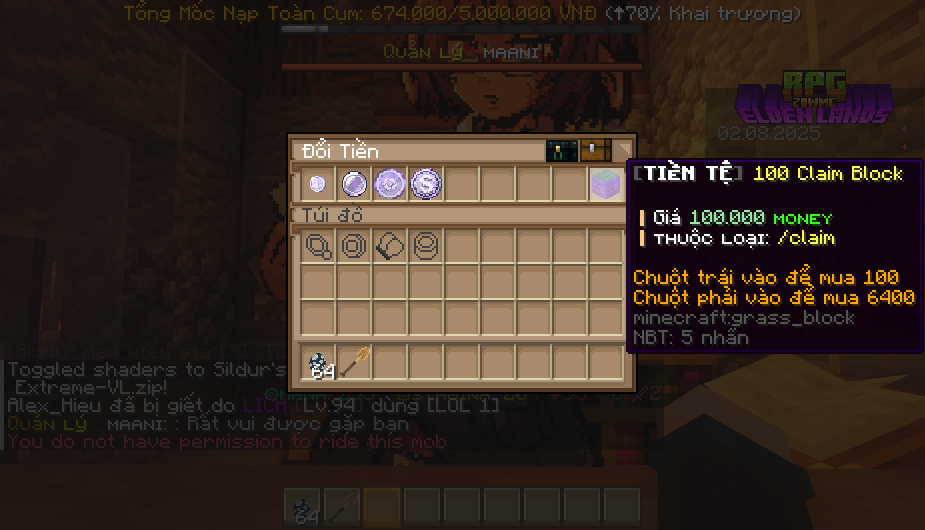Select the stack of 64 items

[x=319, y=363]
